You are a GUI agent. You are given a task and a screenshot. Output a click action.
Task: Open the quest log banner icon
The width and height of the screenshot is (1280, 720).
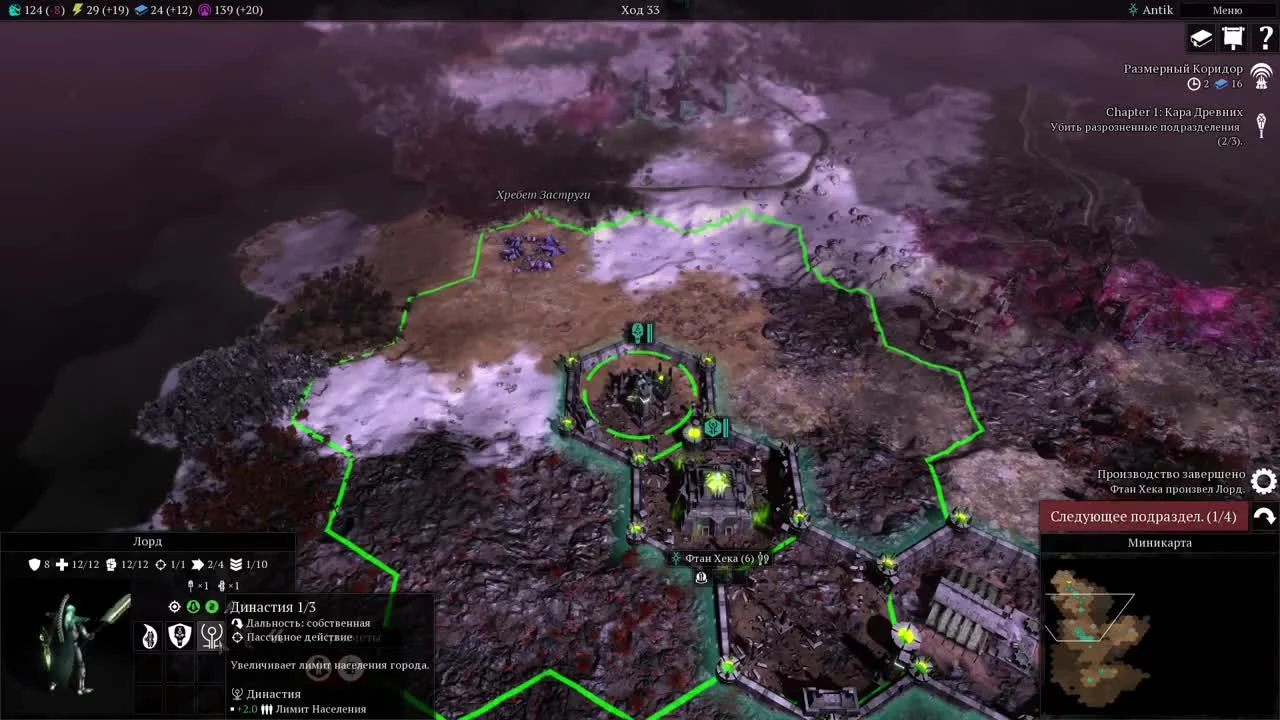[1233, 37]
